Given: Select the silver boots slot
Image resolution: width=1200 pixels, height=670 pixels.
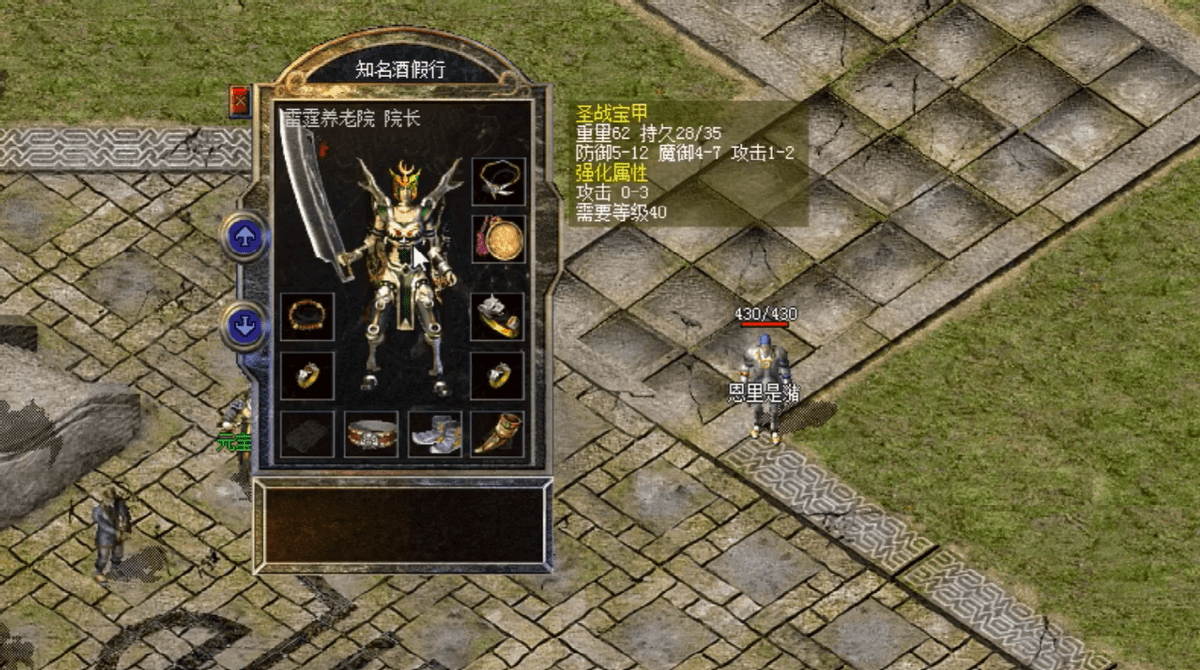Looking at the screenshot, I should [435, 434].
